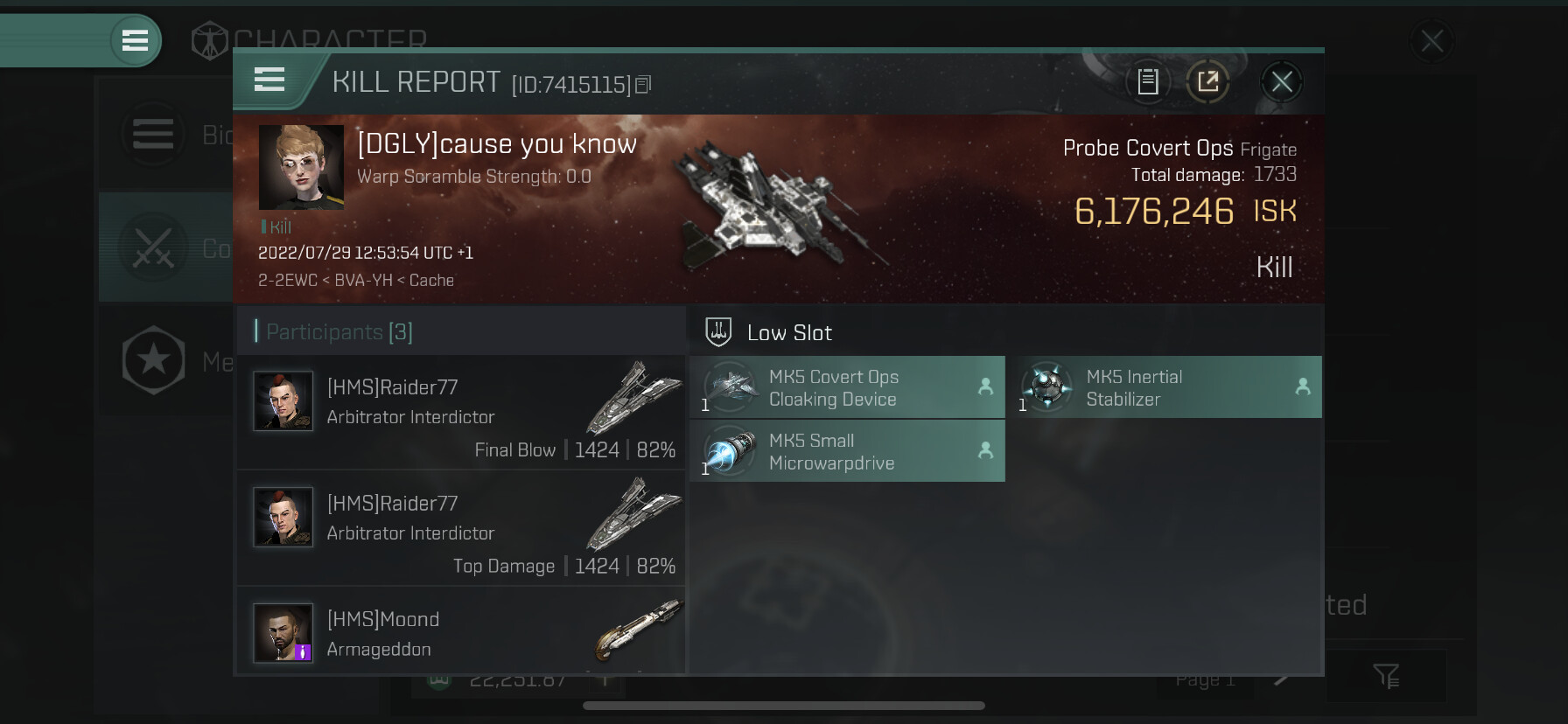Select the MK5 Small Microwarpdrive module
1568x724 pixels.
[847, 451]
